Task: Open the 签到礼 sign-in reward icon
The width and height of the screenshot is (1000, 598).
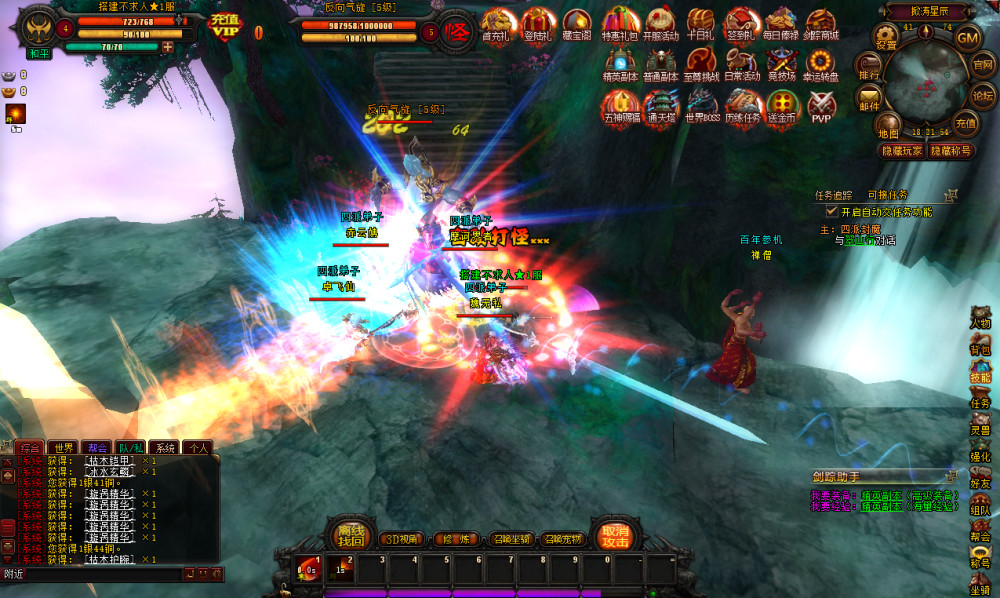Action: 741,24
